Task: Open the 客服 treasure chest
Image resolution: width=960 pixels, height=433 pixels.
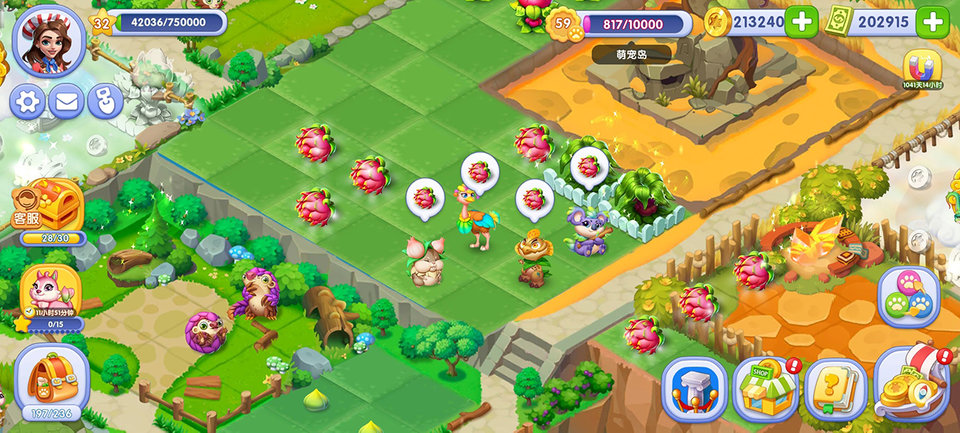Action: click(47, 207)
